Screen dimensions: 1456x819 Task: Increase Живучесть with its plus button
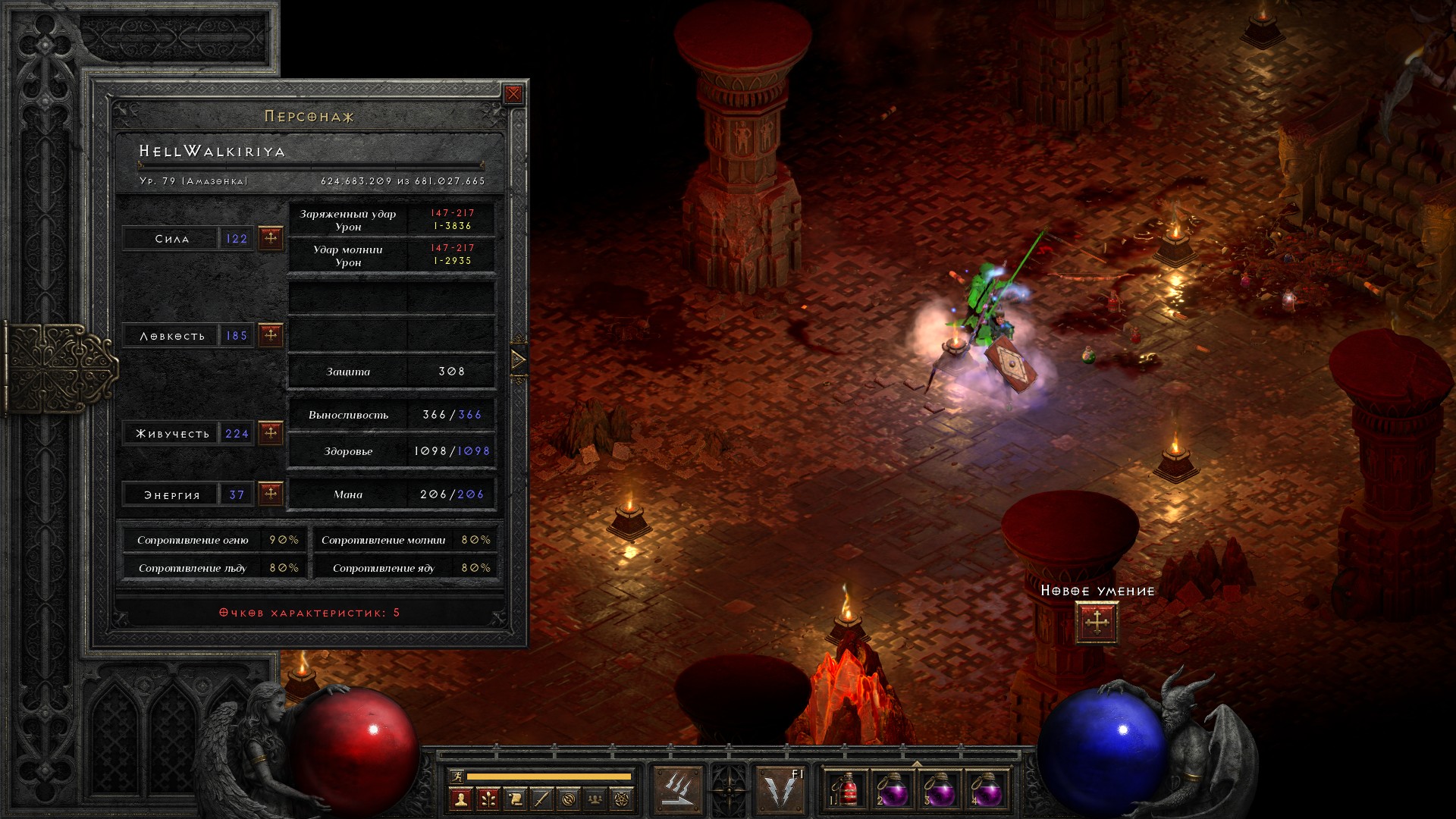click(271, 433)
